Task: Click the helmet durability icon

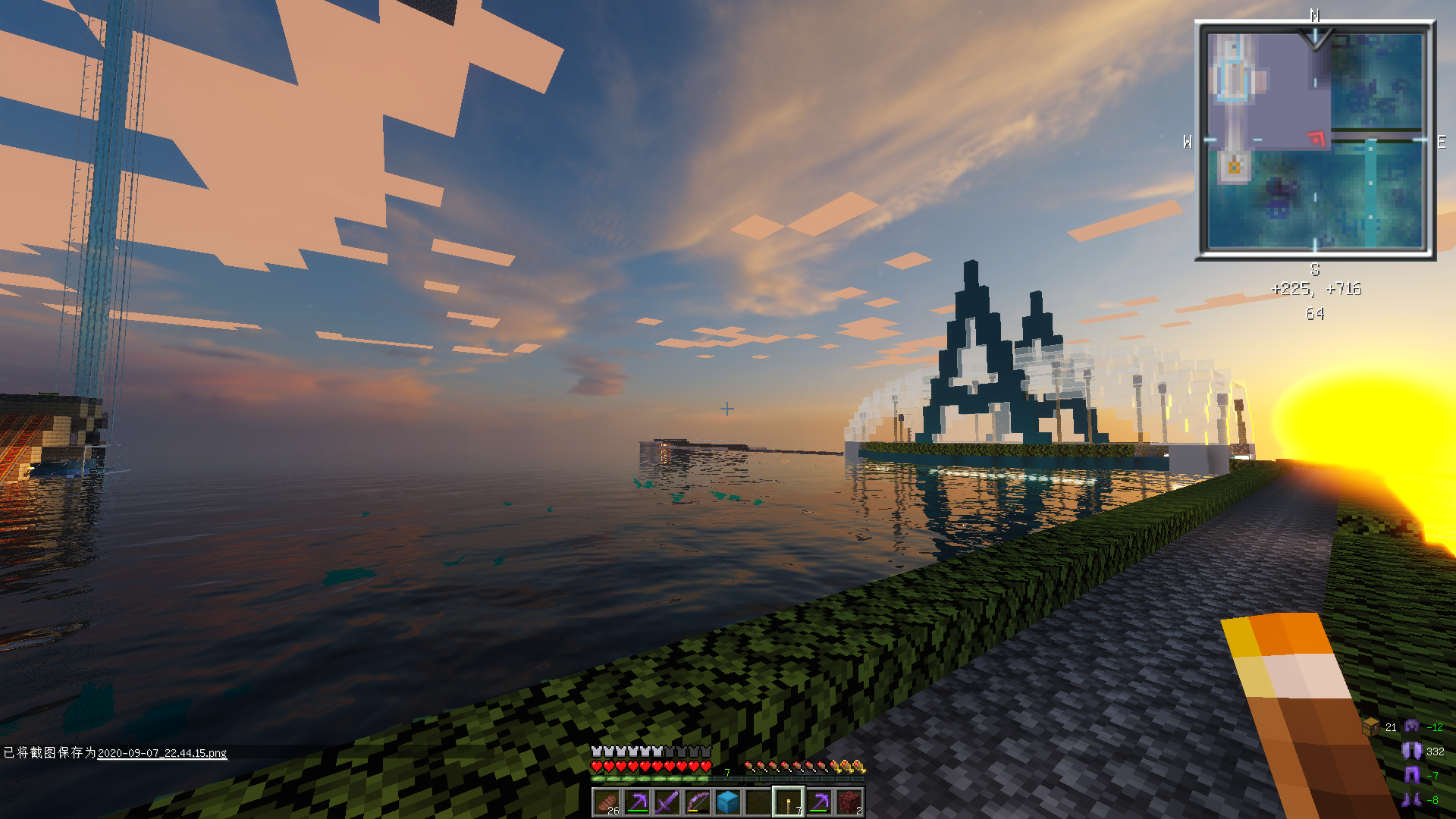Action: pos(1411,726)
